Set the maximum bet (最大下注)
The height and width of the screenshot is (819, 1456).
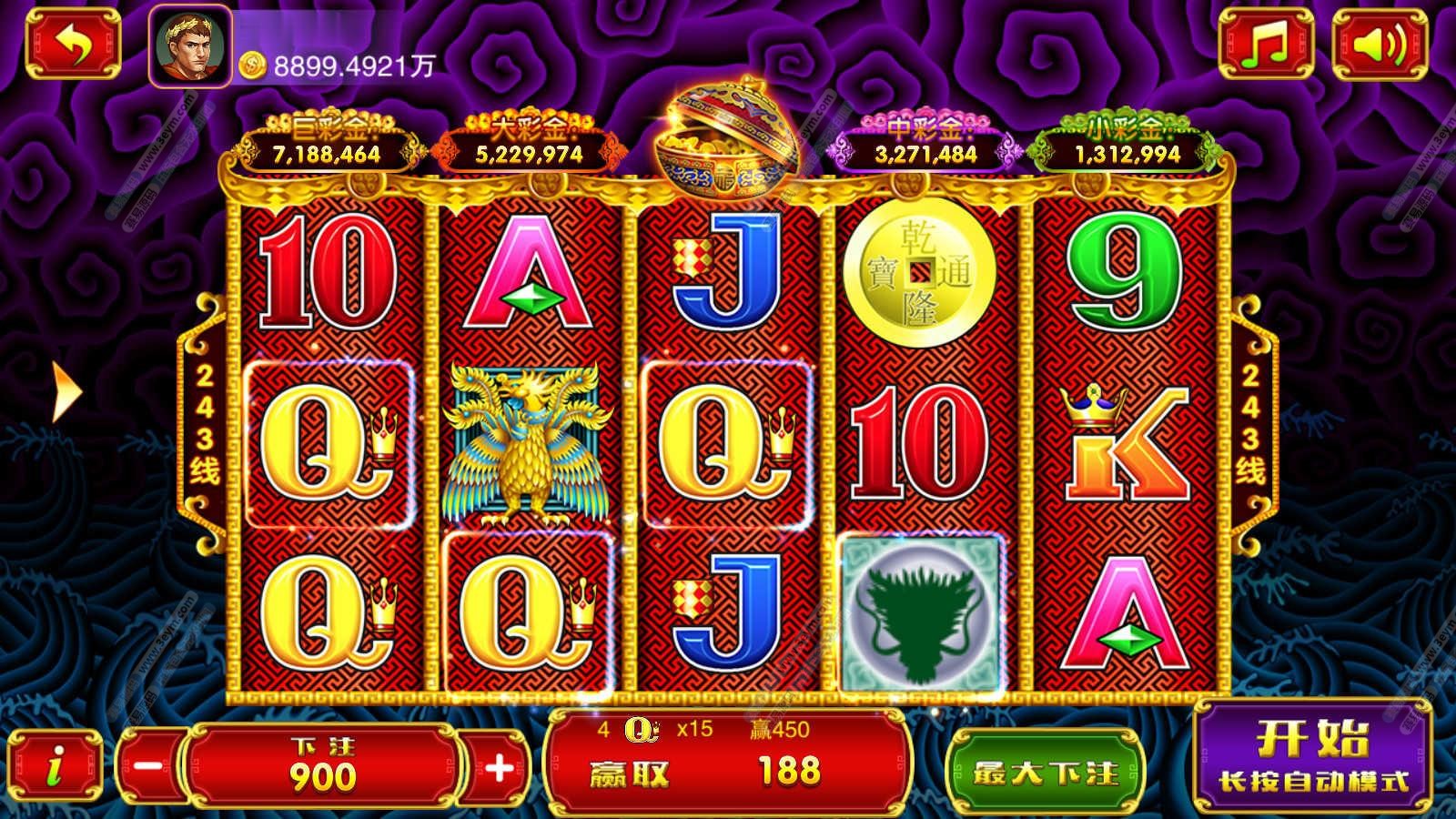[x=1045, y=773]
